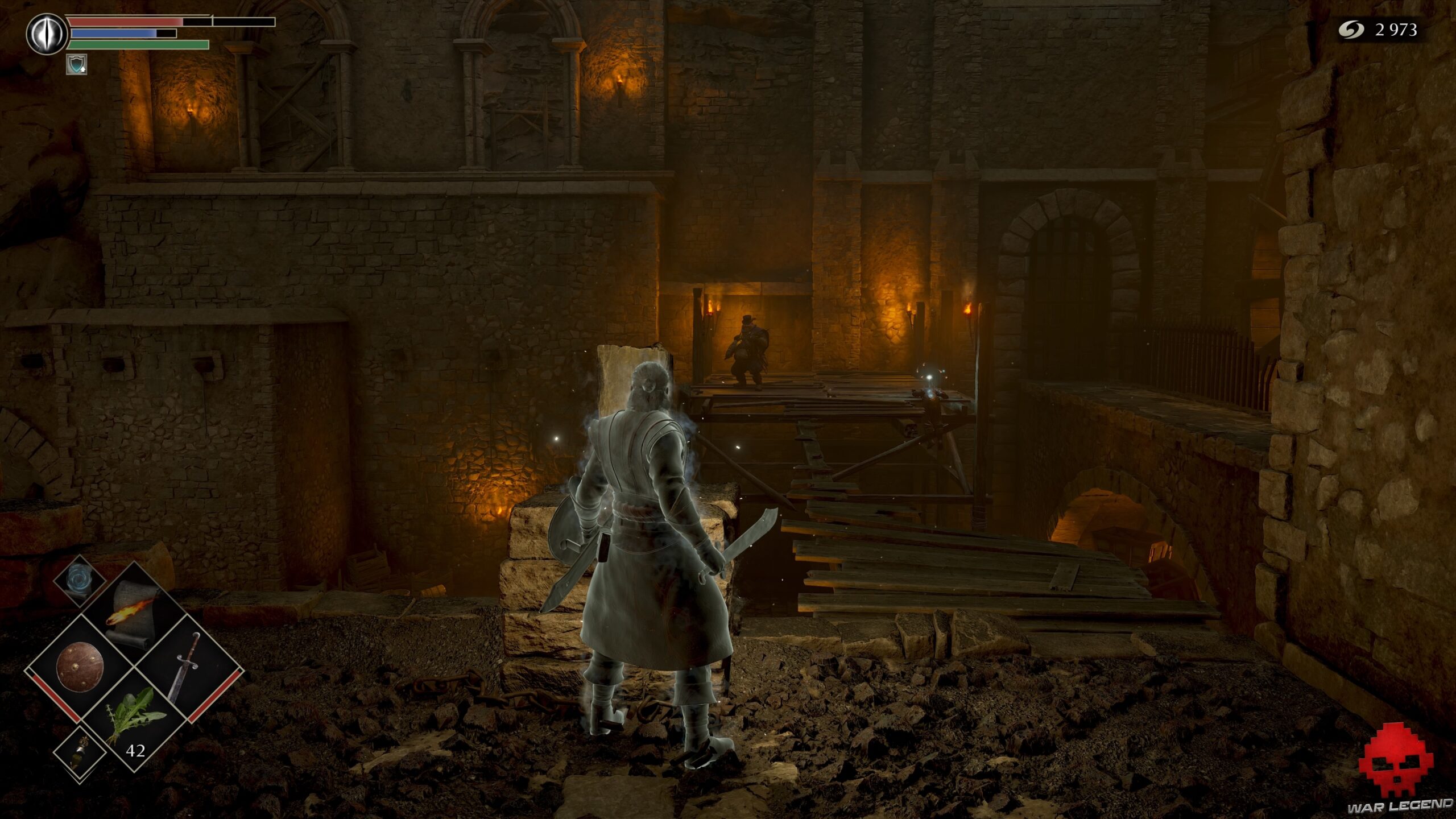Select the round wooden shield equipment slot

coord(81,667)
